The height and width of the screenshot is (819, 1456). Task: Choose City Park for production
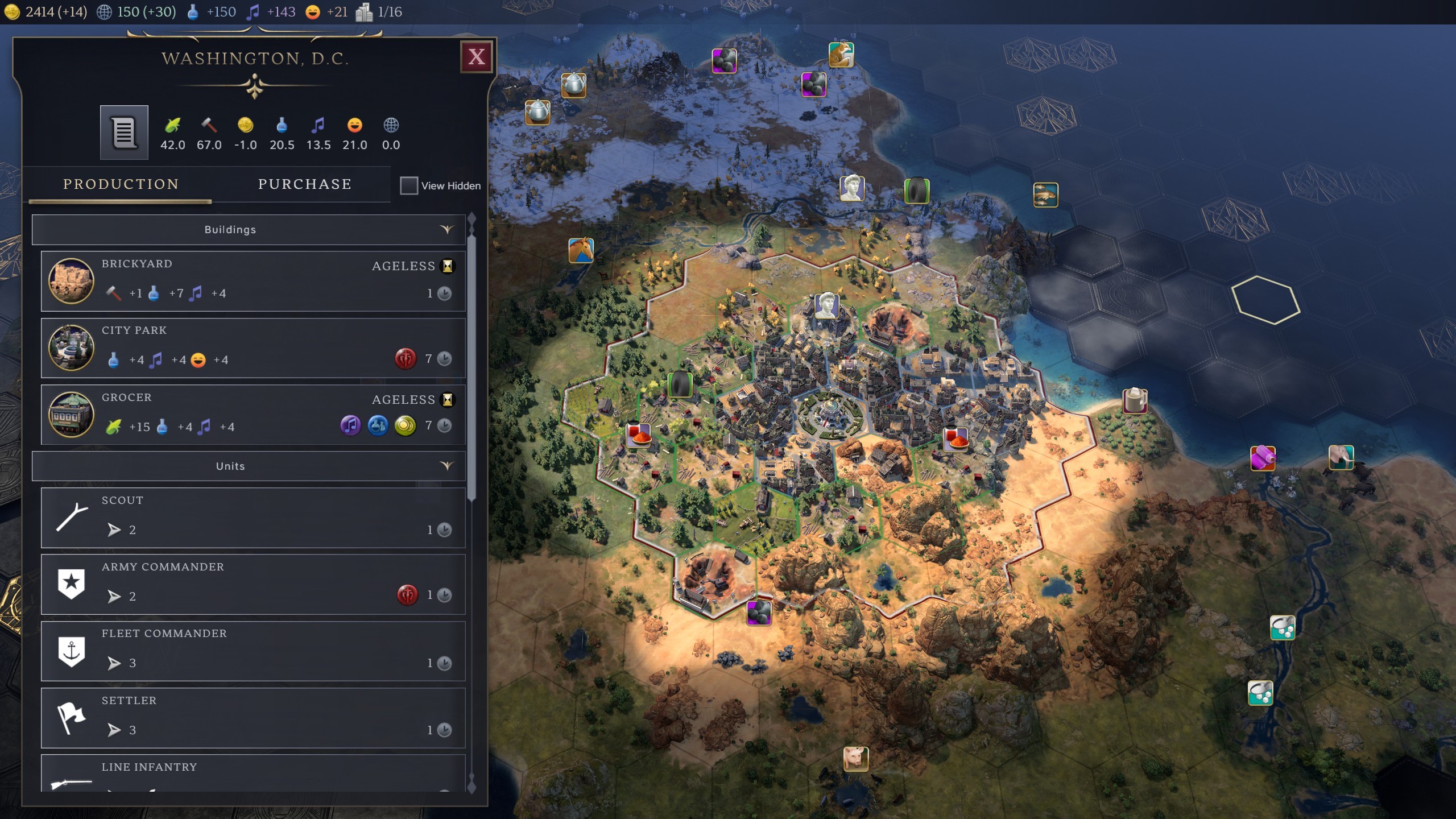coord(253,348)
